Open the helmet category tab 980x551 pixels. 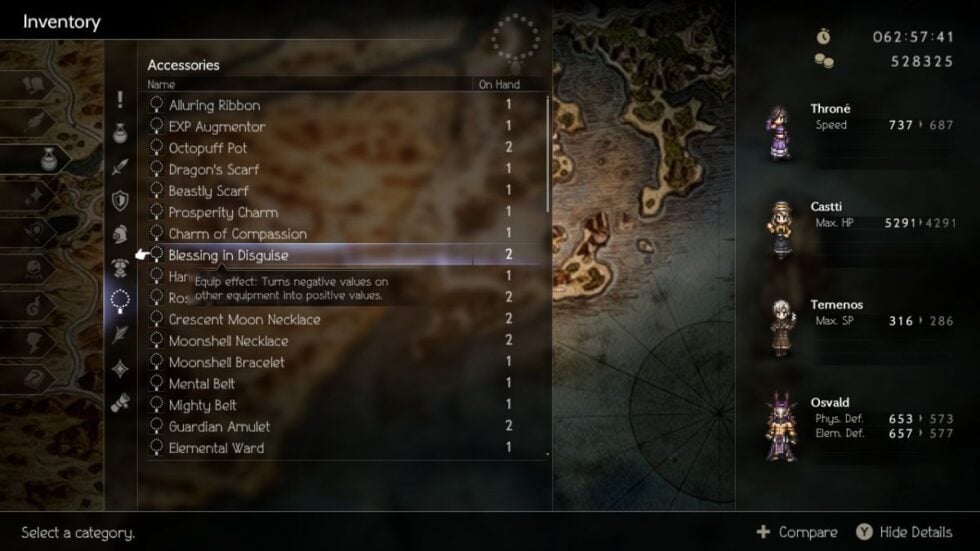tap(120, 234)
